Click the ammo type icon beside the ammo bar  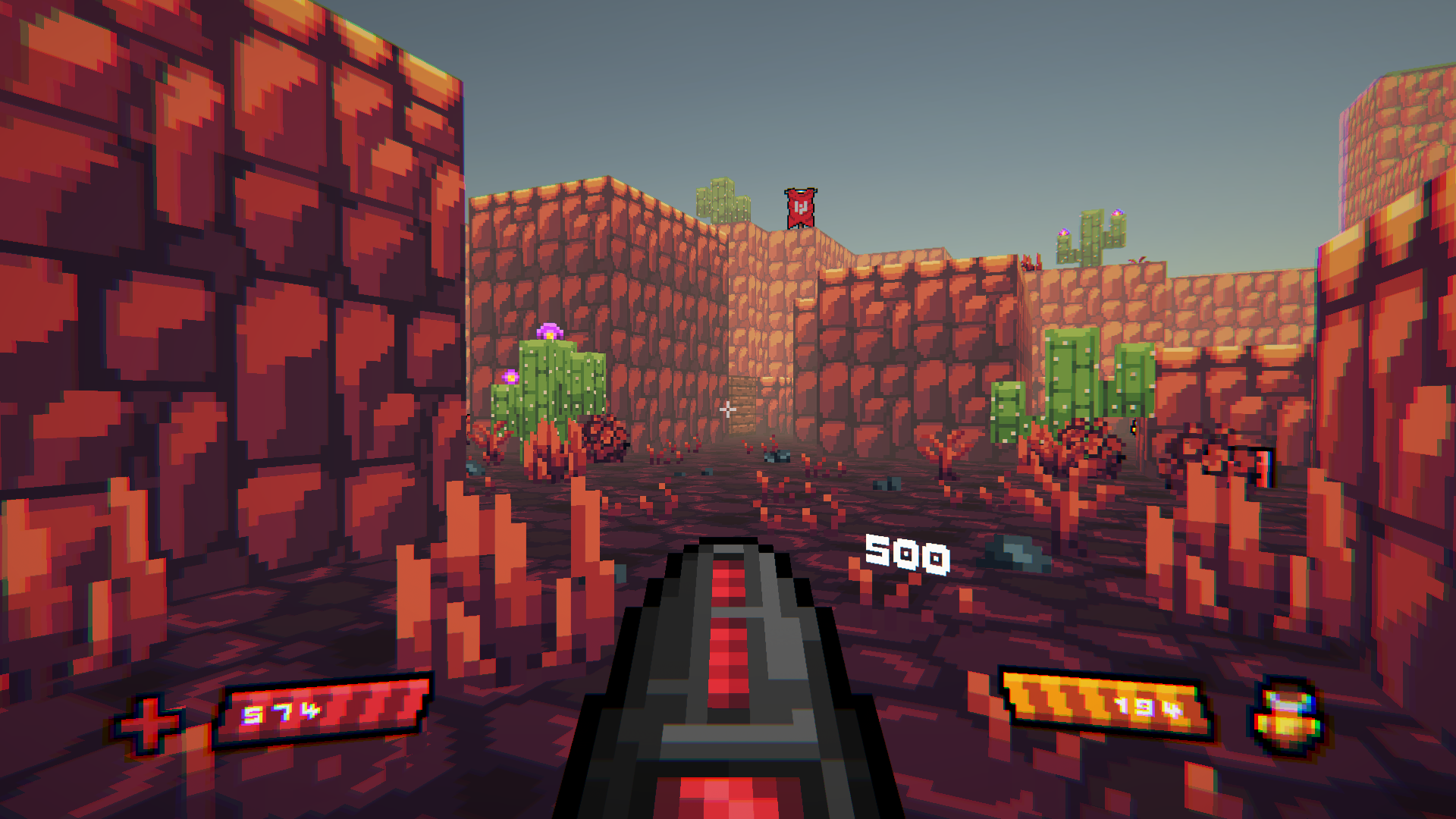point(1286,717)
